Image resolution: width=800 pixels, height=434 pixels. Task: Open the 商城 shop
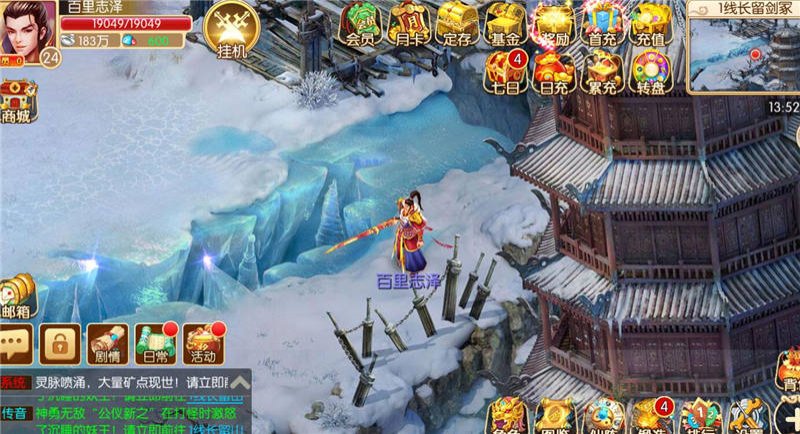pyautogui.click(x=17, y=102)
